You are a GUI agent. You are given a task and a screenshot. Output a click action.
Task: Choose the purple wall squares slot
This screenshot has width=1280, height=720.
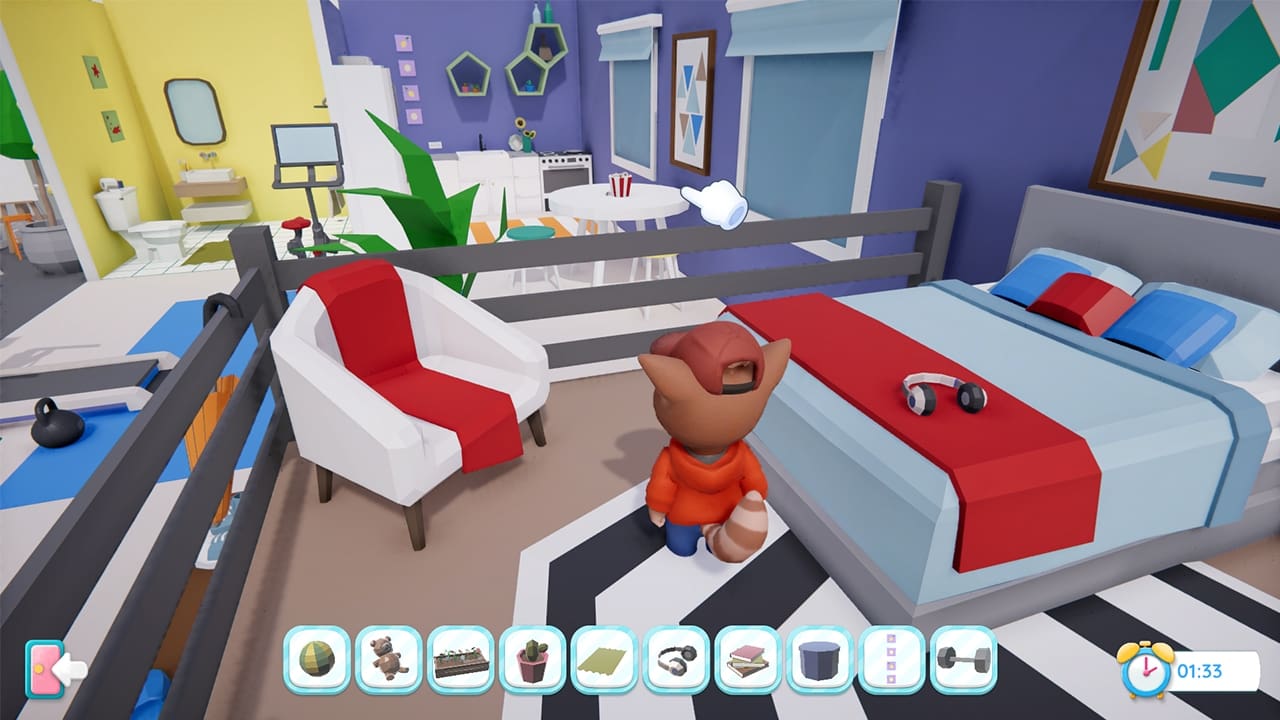[x=893, y=660]
